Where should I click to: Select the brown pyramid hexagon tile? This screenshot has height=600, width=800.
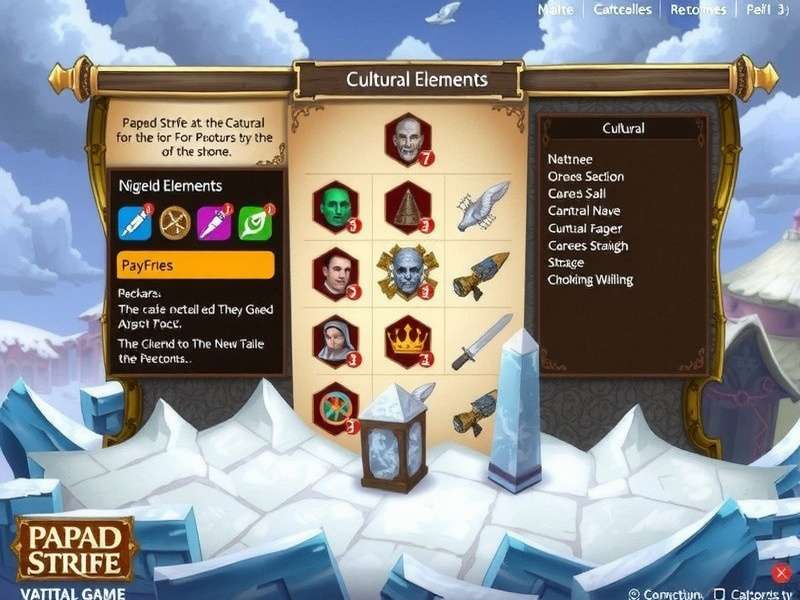click(407, 207)
